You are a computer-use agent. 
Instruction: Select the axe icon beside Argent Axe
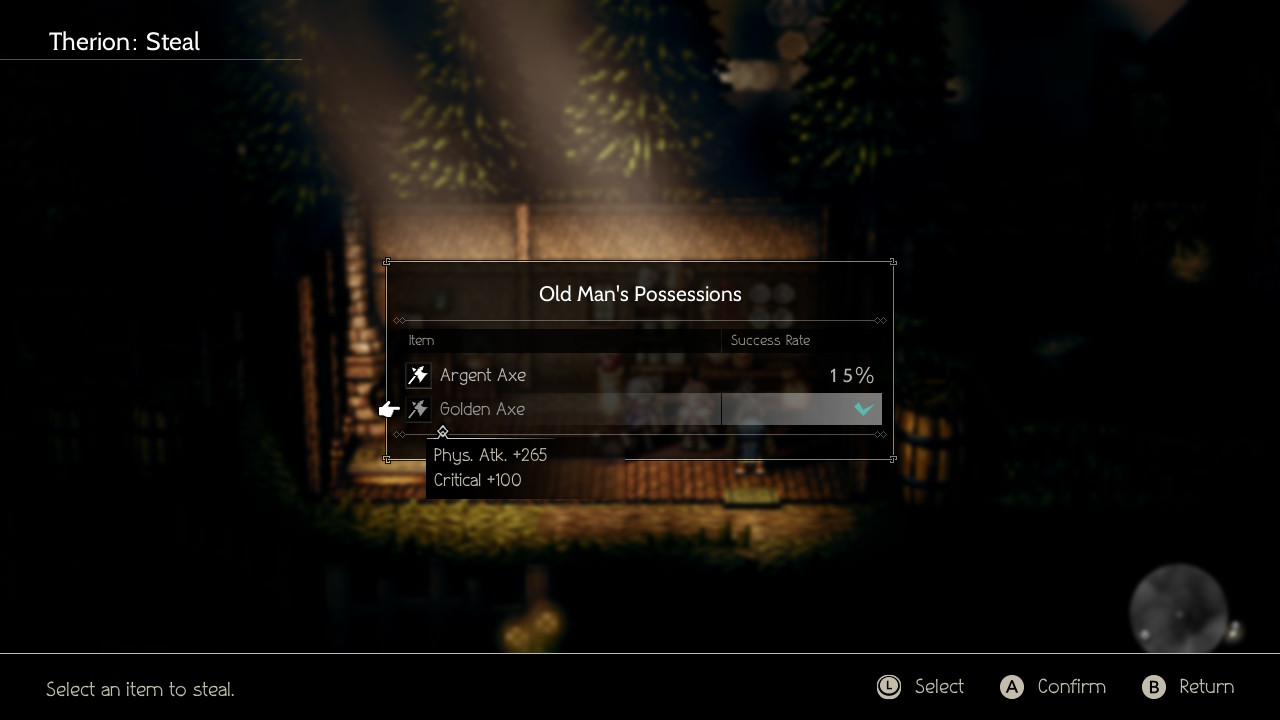click(418, 375)
